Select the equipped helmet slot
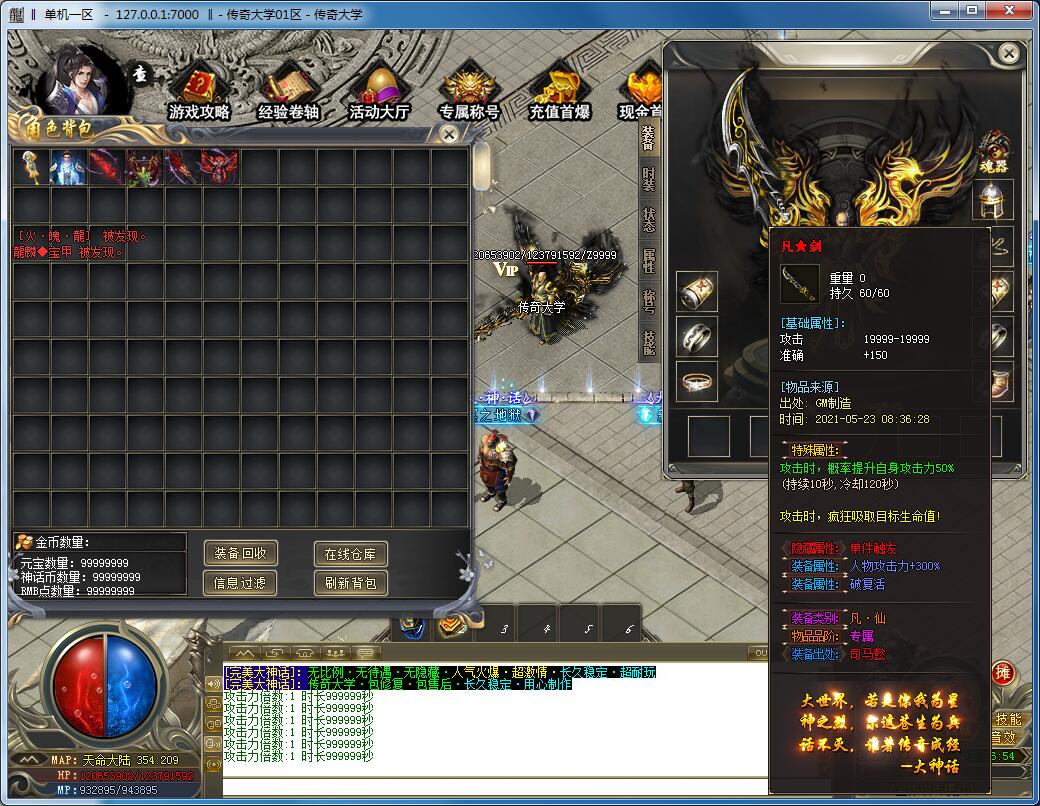This screenshot has height=806, width=1040. point(995,200)
